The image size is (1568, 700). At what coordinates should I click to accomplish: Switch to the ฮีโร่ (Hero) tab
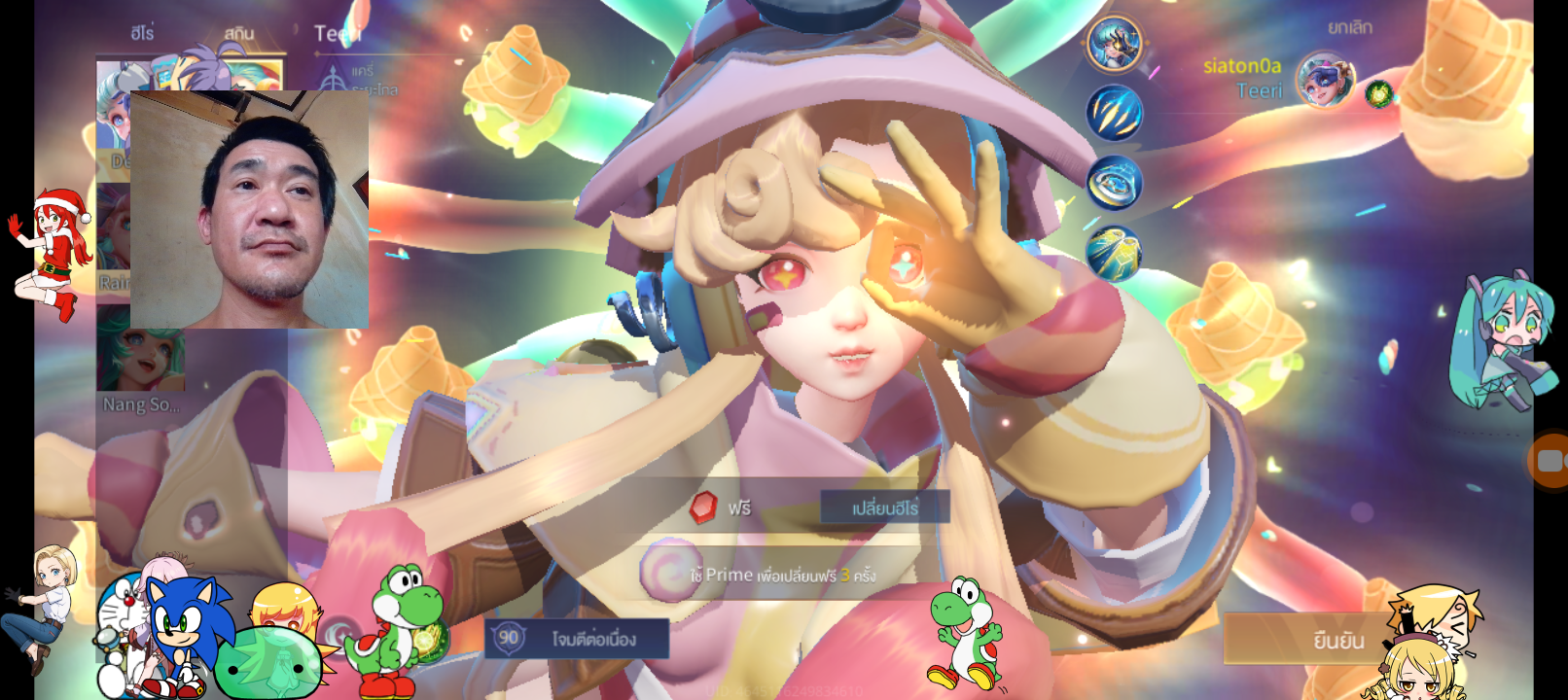142,33
